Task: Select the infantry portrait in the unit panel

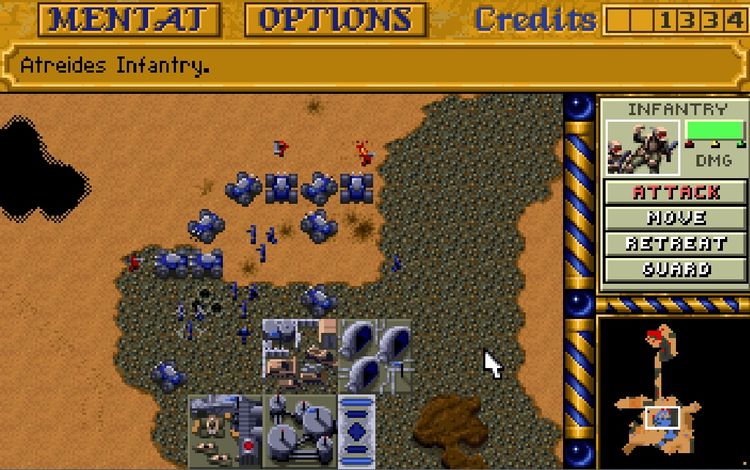Action: click(x=643, y=148)
